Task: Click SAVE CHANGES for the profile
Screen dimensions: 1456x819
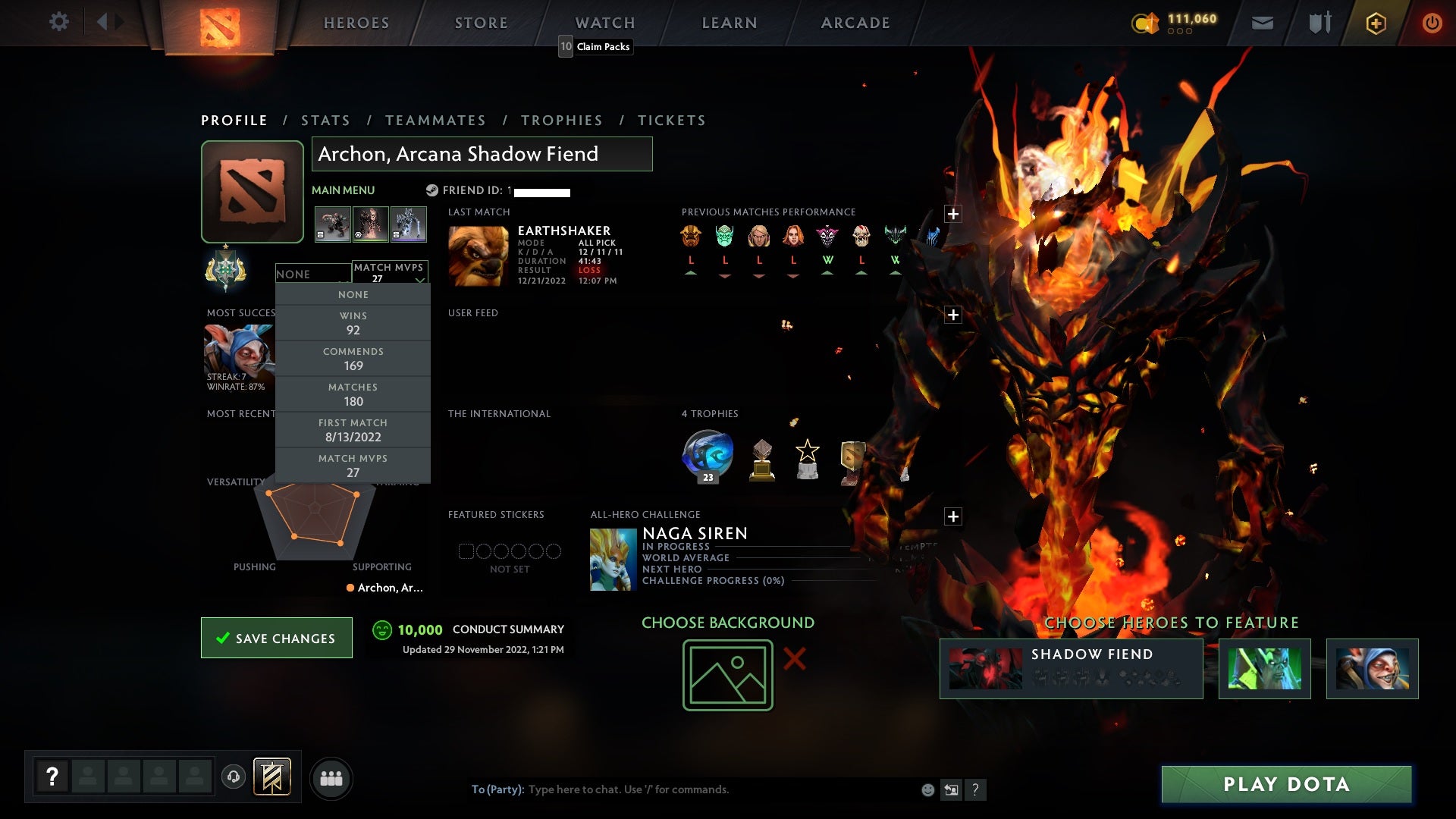Action: click(x=276, y=638)
